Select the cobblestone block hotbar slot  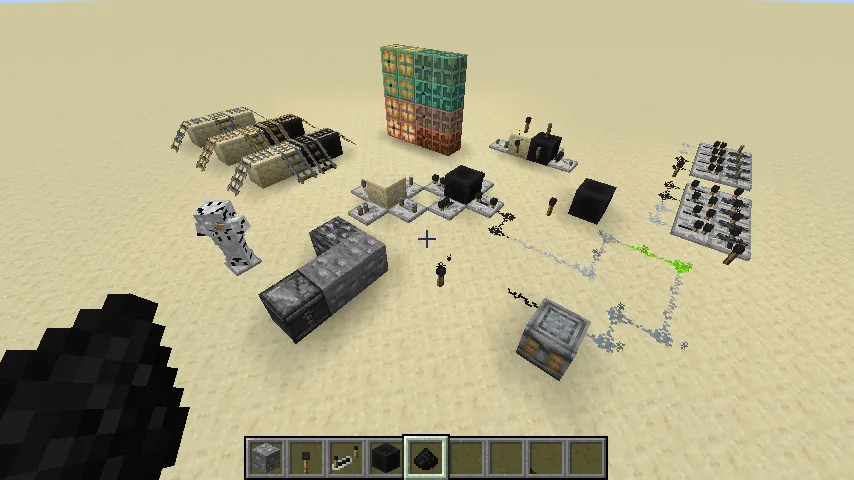point(266,459)
